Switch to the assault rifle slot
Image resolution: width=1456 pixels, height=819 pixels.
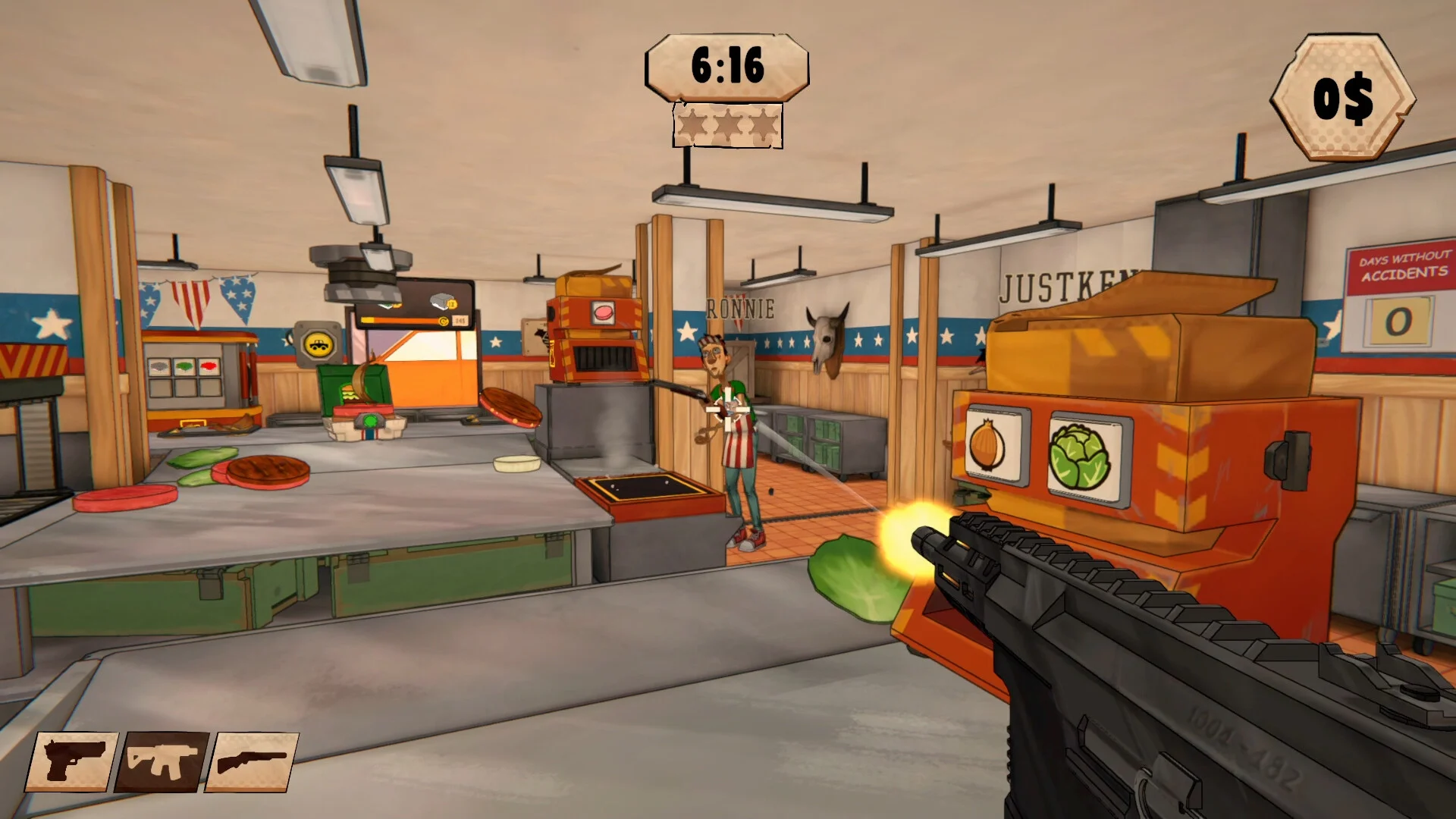click(x=162, y=761)
